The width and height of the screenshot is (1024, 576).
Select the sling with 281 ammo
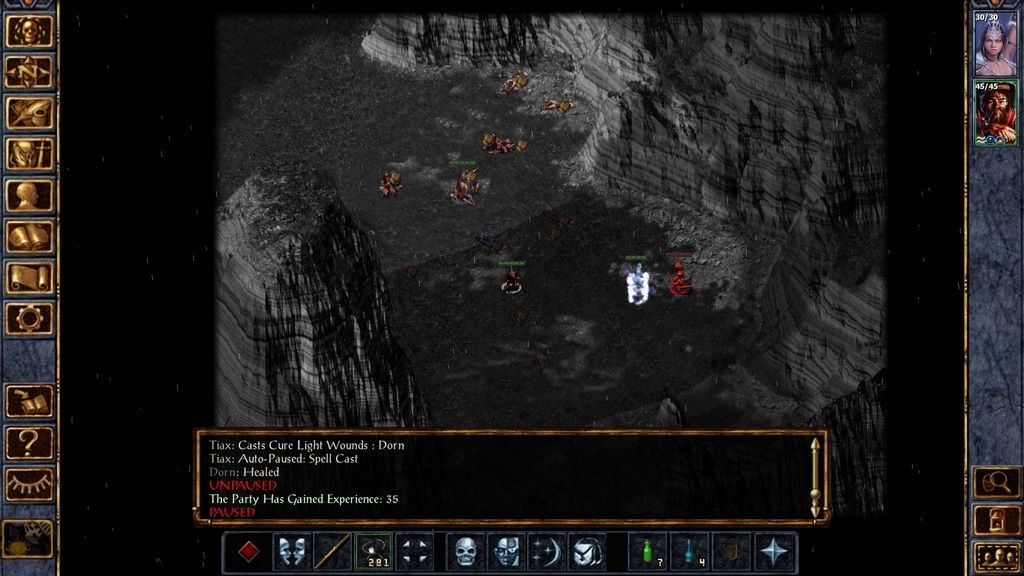pos(373,552)
